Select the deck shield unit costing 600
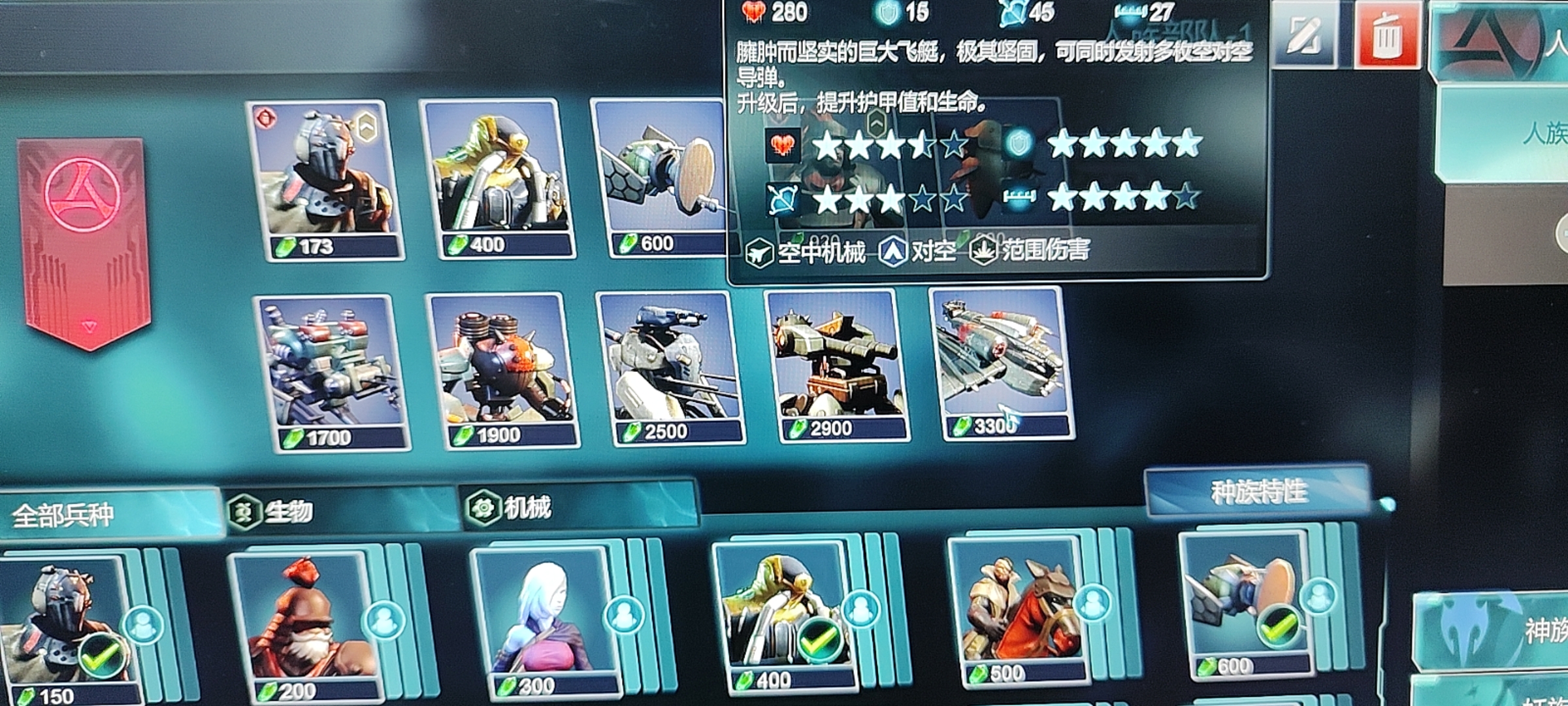The image size is (1568, 706). tap(660, 176)
